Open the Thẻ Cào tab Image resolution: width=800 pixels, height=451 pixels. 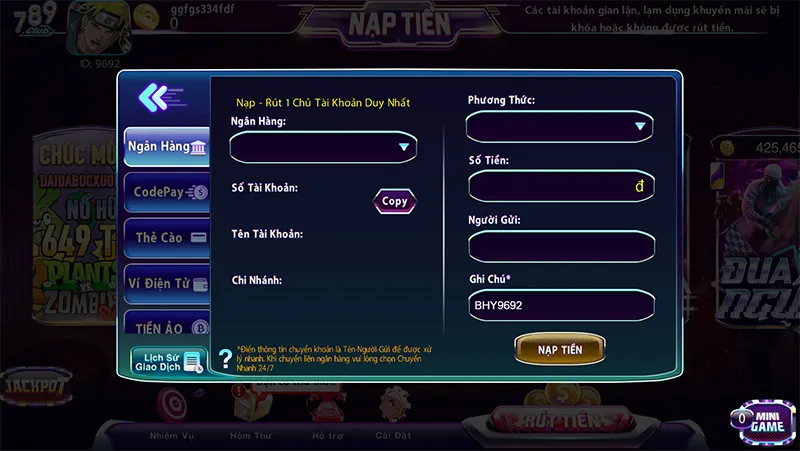(x=167, y=238)
